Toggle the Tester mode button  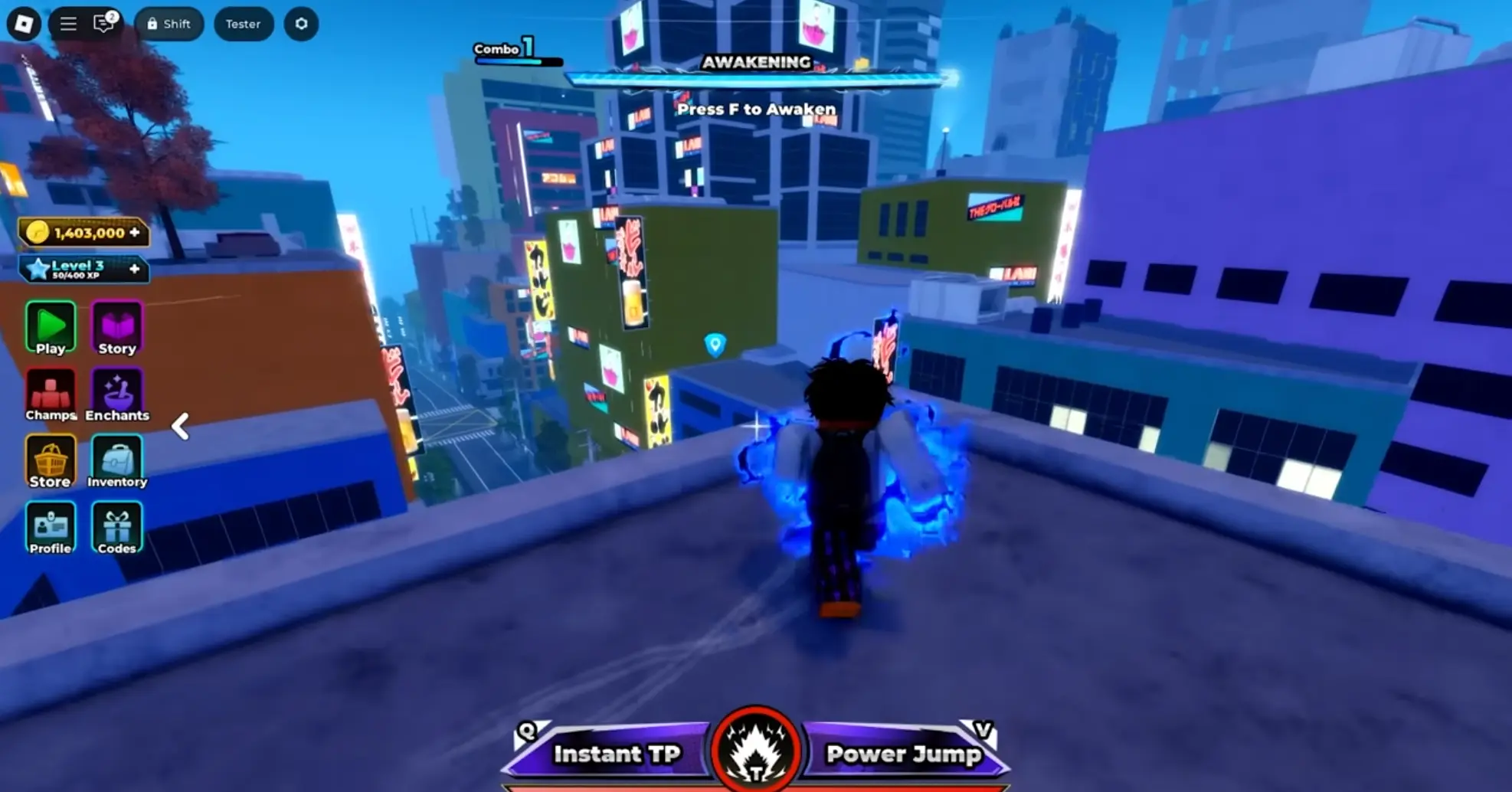point(244,24)
